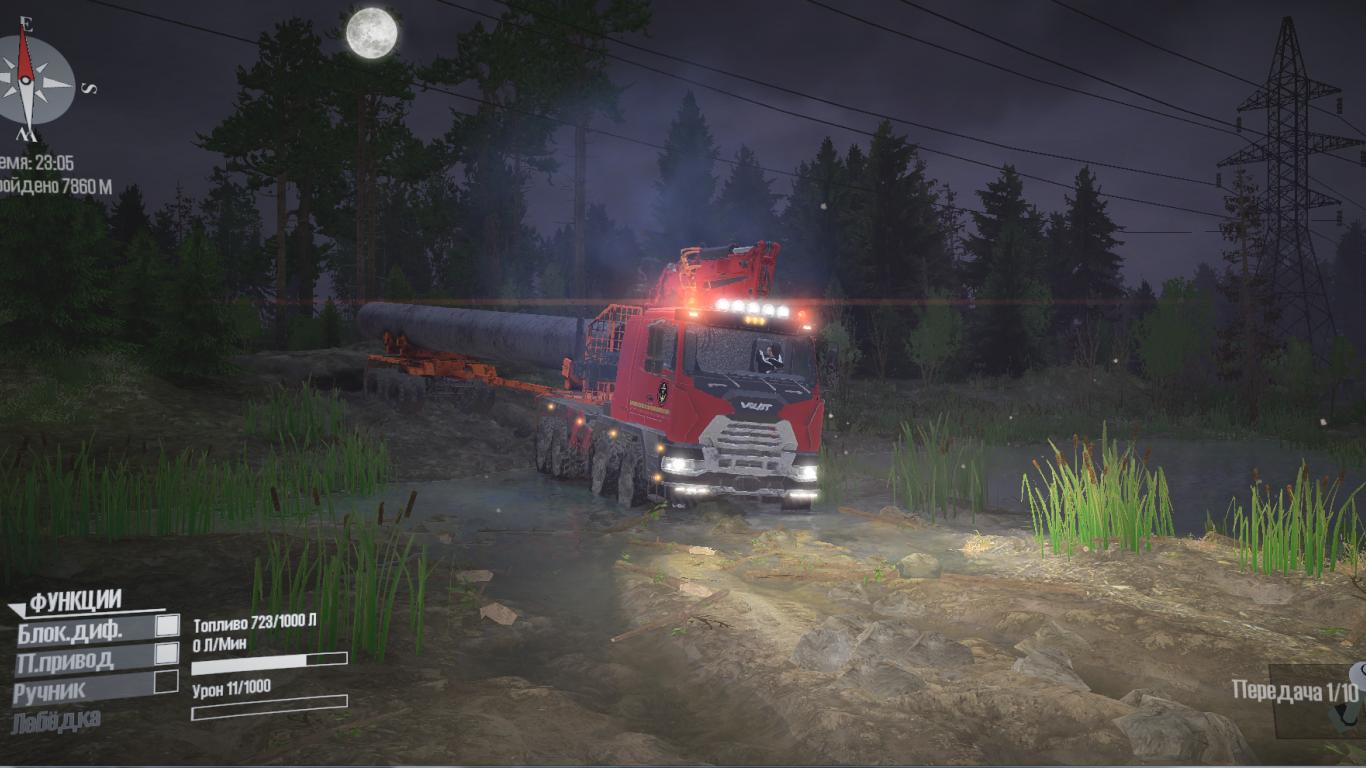The image size is (1366, 768).
Task: Enable the П.привод all-wheel drive checkbox
Action: coord(167,654)
